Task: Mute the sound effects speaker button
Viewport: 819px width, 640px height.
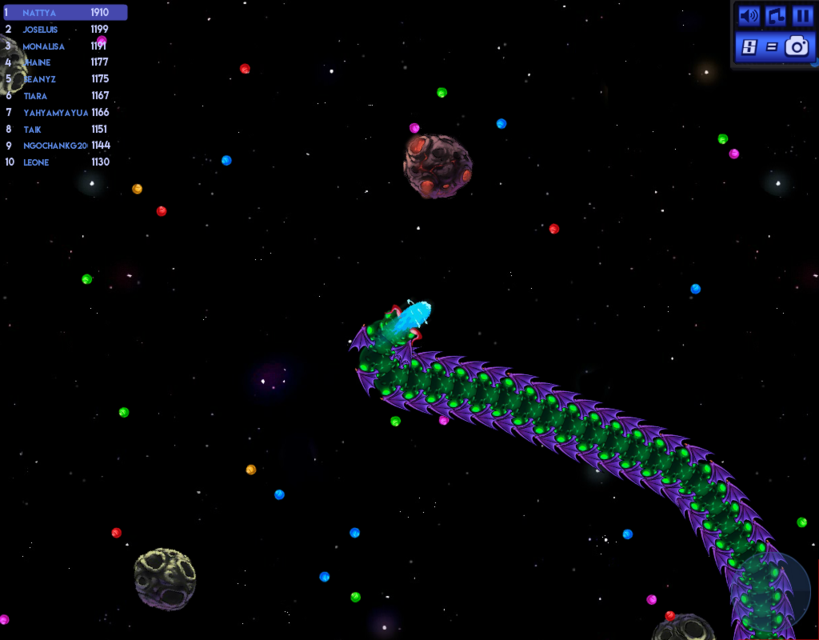Action: coord(748,16)
